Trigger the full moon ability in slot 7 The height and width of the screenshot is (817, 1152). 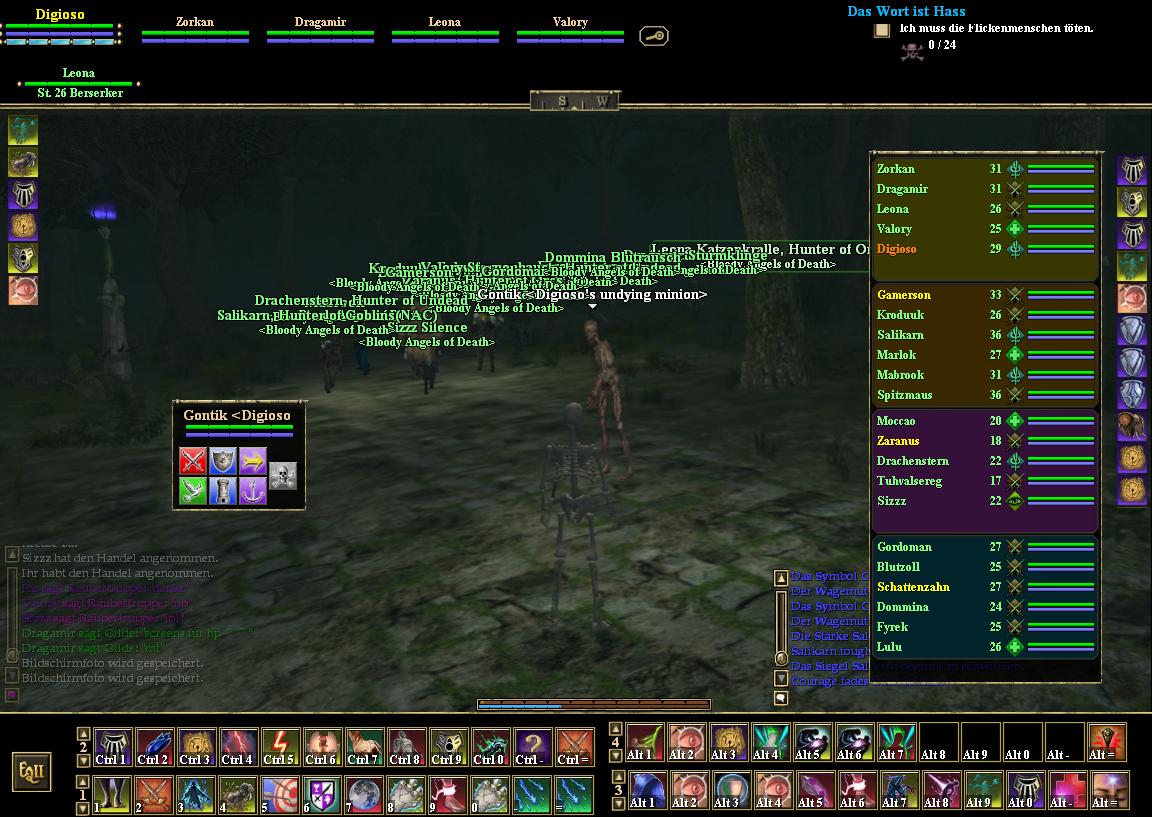pyautogui.click(x=364, y=794)
